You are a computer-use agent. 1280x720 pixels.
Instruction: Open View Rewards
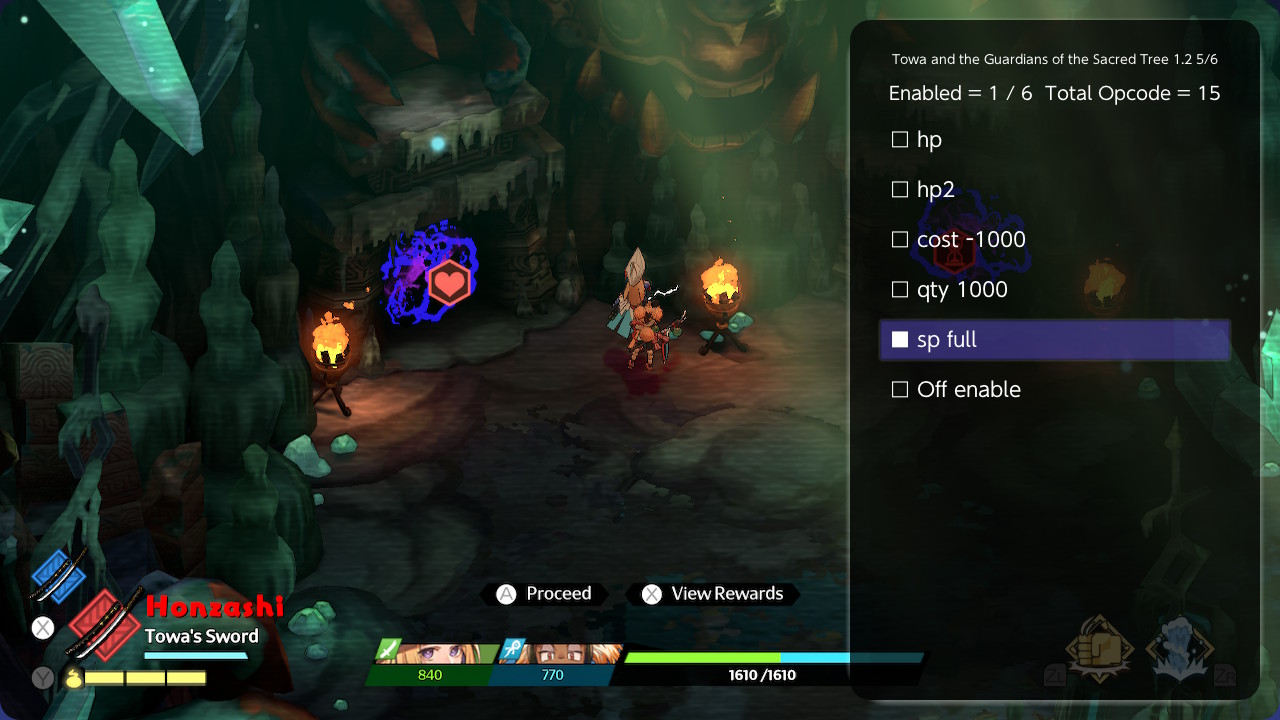713,594
